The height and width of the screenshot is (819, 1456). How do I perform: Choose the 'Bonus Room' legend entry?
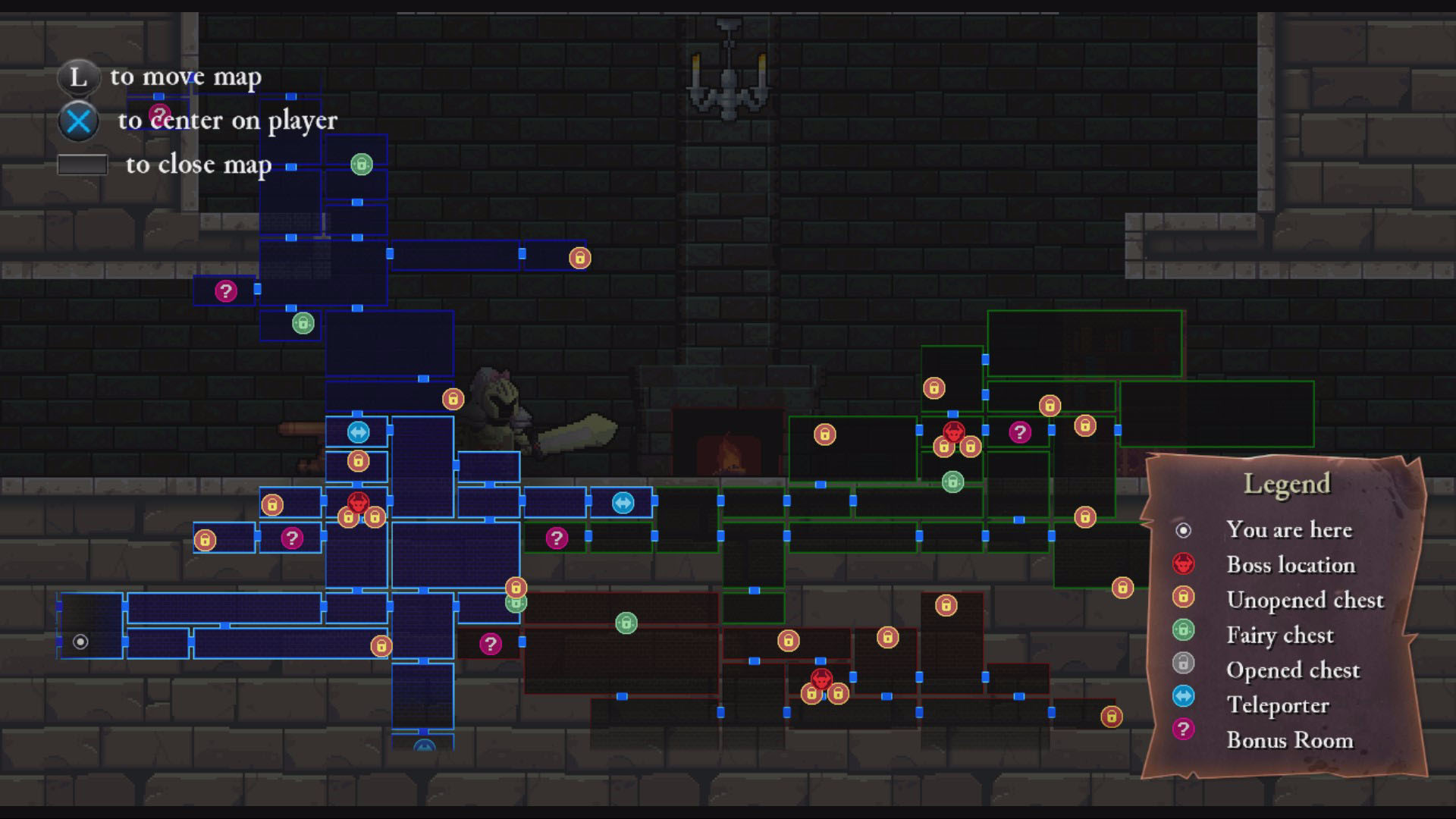tap(1289, 740)
